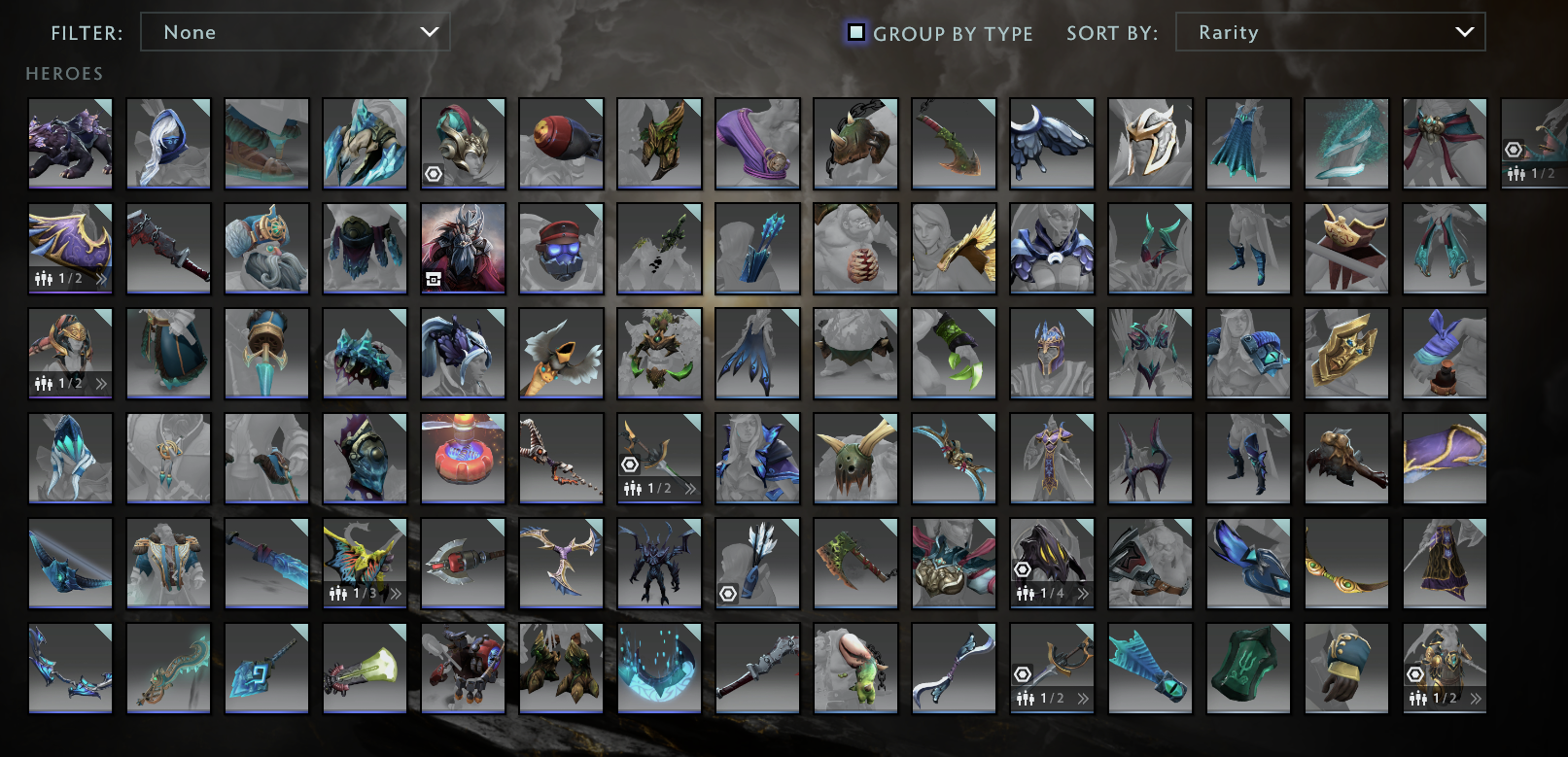Expand the golden bow bundle using its double chevron
This screenshot has height=757, width=1568.
pyautogui.click(x=690, y=489)
